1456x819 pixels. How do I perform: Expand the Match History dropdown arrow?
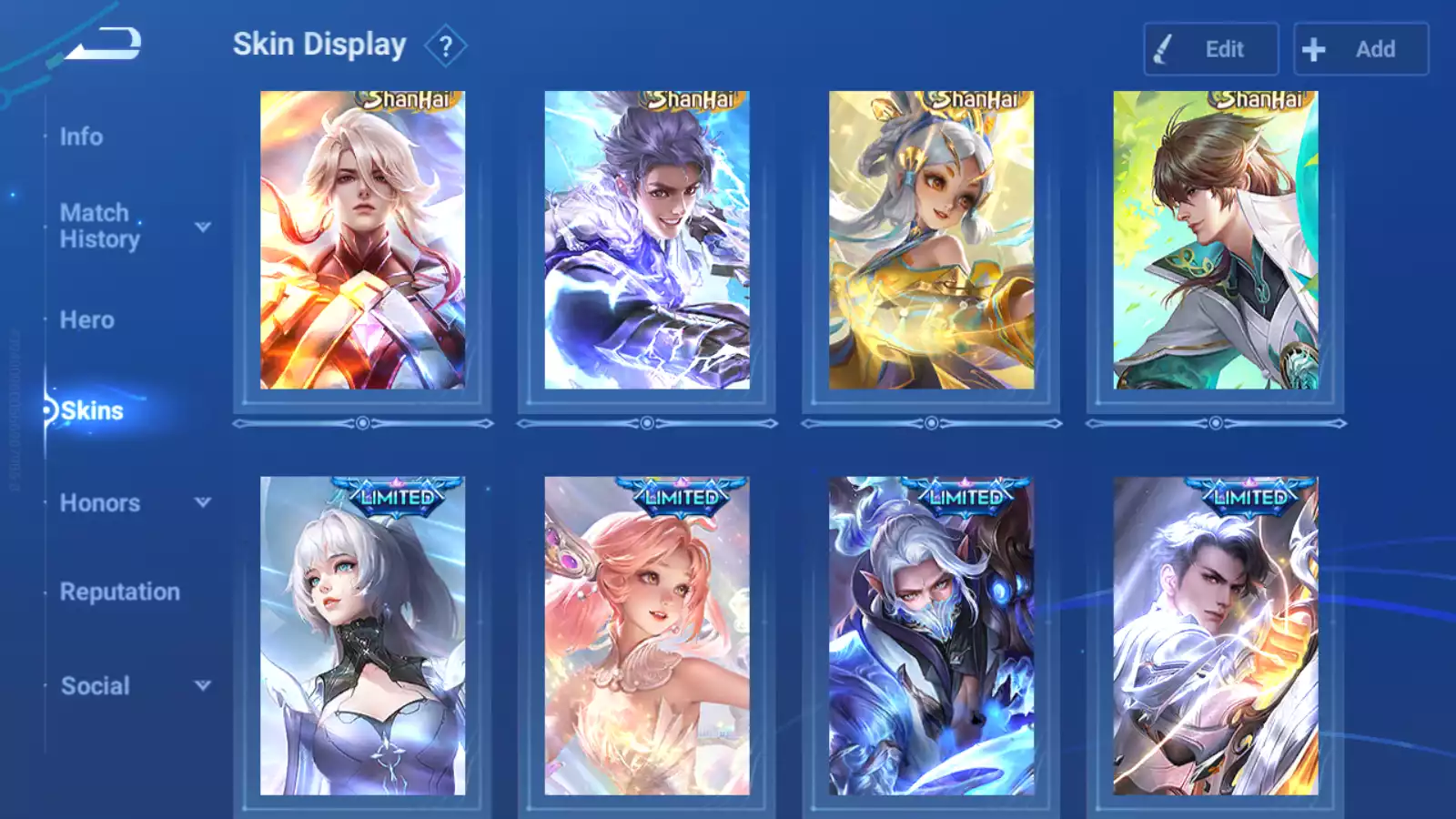tap(203, 227)
